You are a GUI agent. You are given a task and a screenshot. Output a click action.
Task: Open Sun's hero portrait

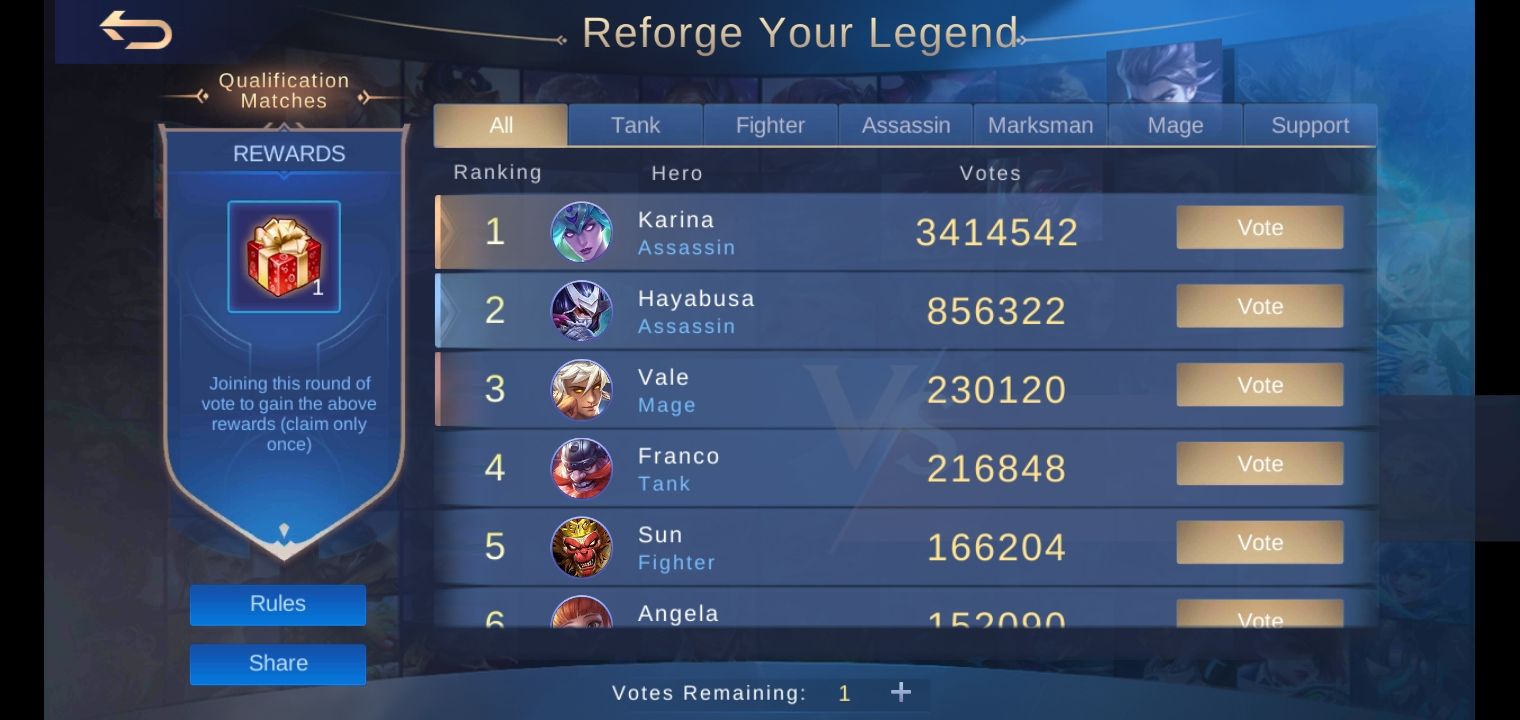[x=582, y=546]
